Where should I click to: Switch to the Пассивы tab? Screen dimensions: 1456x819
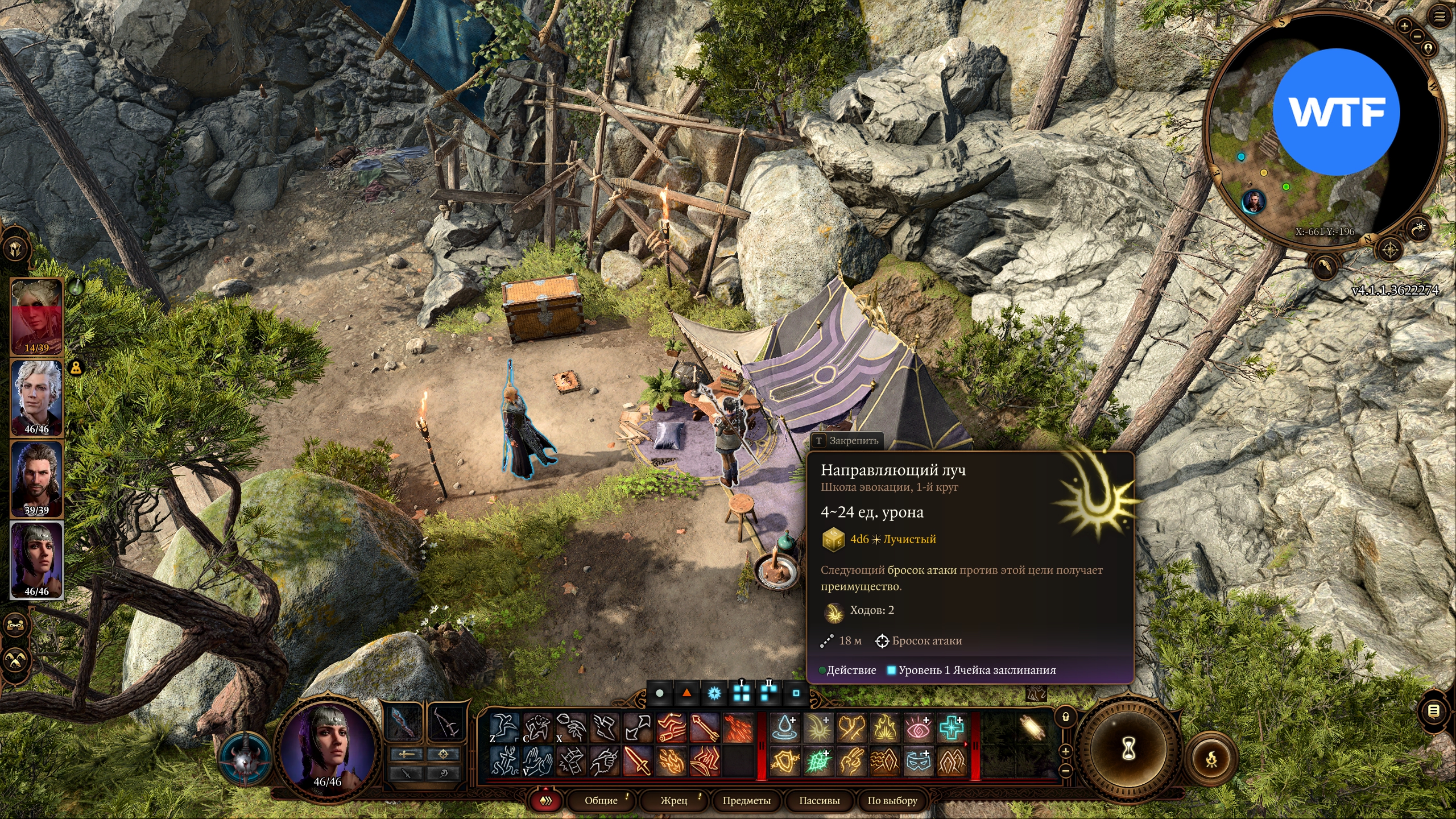[819, 800]
